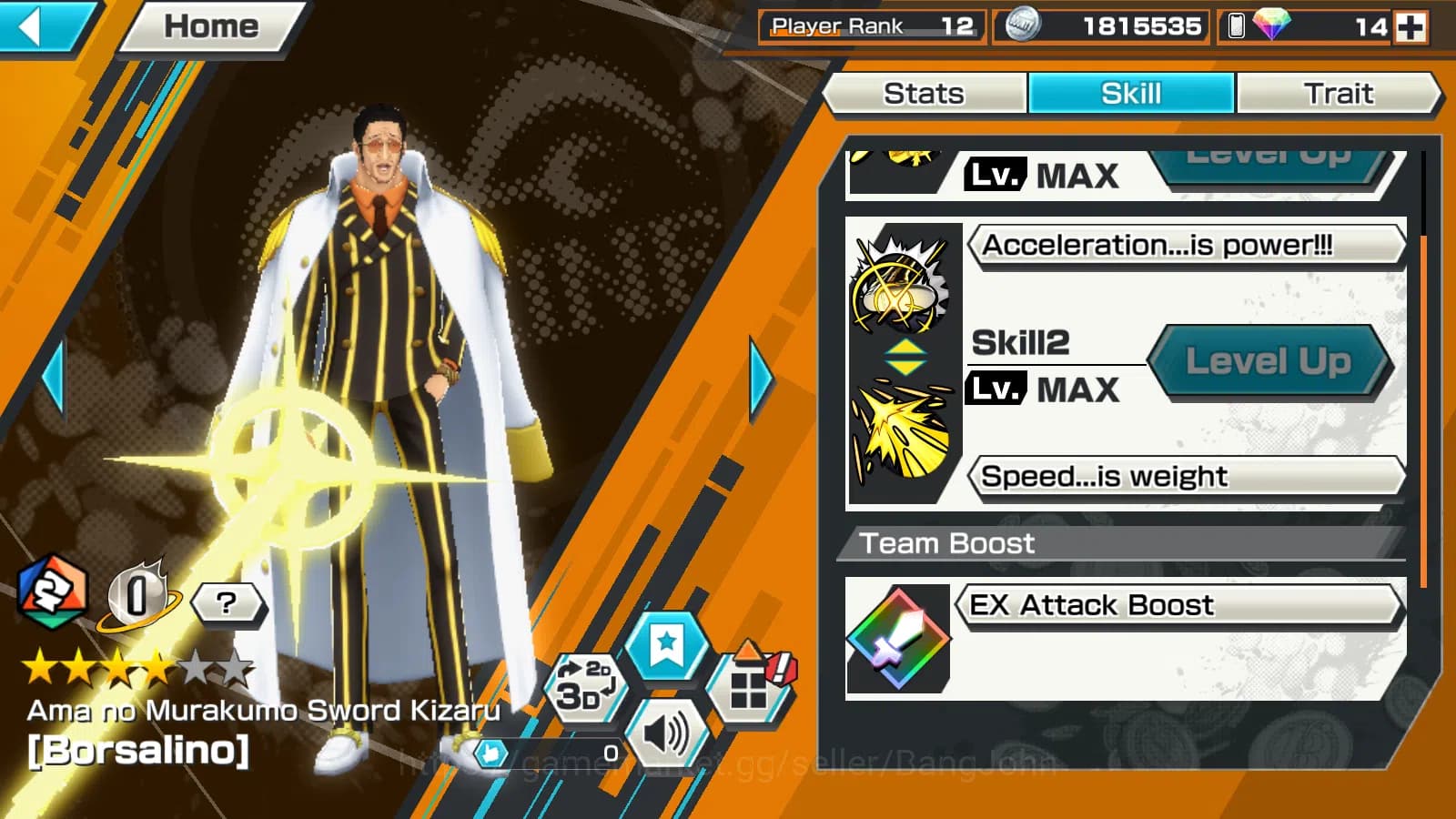The height and width of the screenshot is (819, 1456).
Task: Open the Trait tab
Action: coord(1340,92)
